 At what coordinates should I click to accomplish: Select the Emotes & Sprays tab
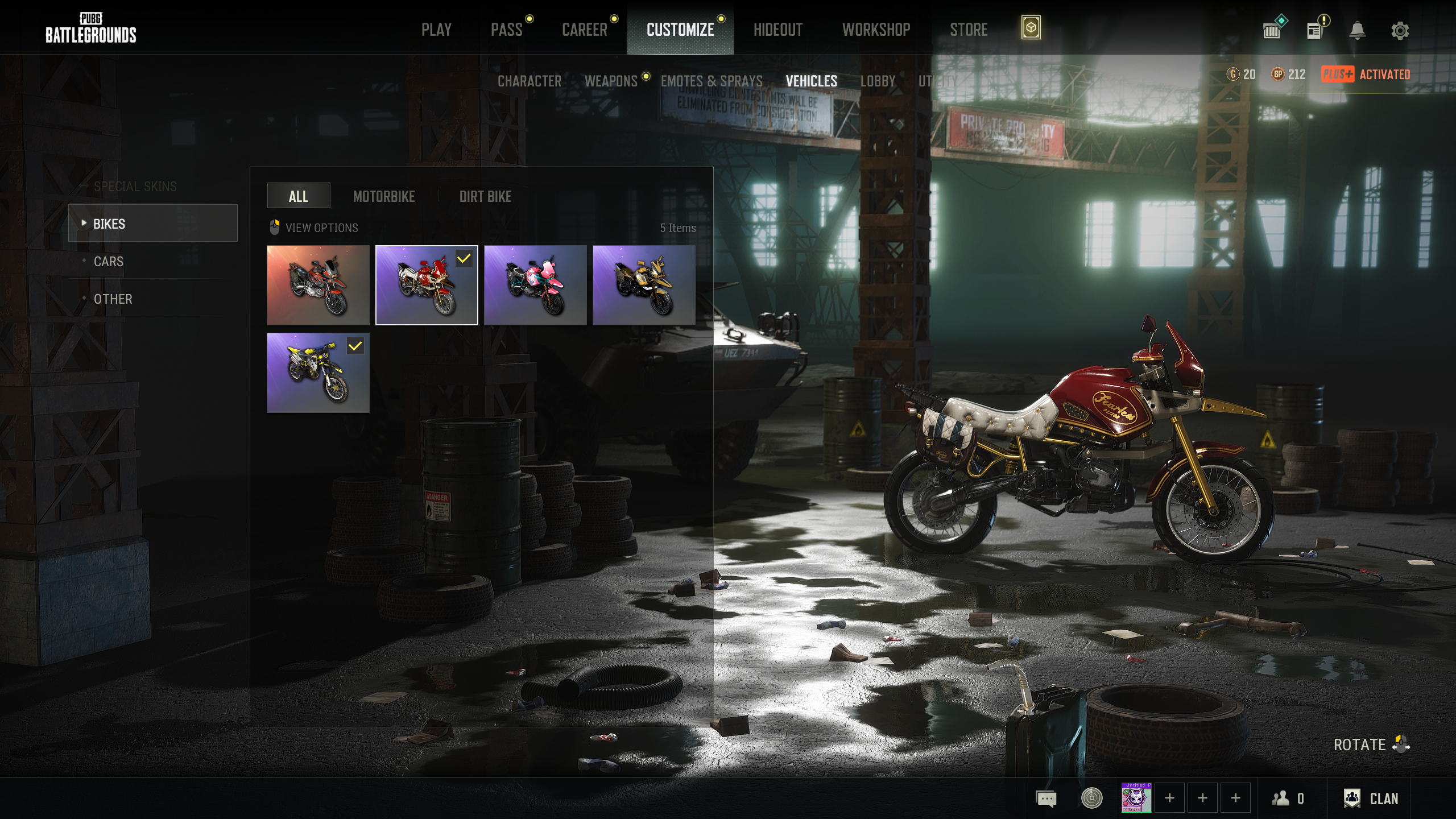coord(712,81)
